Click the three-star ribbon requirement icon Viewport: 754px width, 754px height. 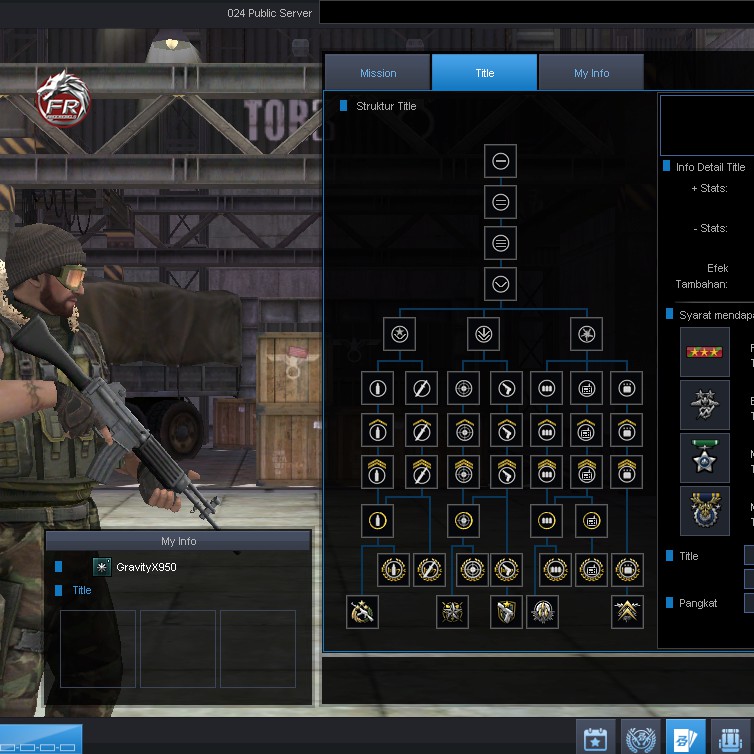click(705, 352)
